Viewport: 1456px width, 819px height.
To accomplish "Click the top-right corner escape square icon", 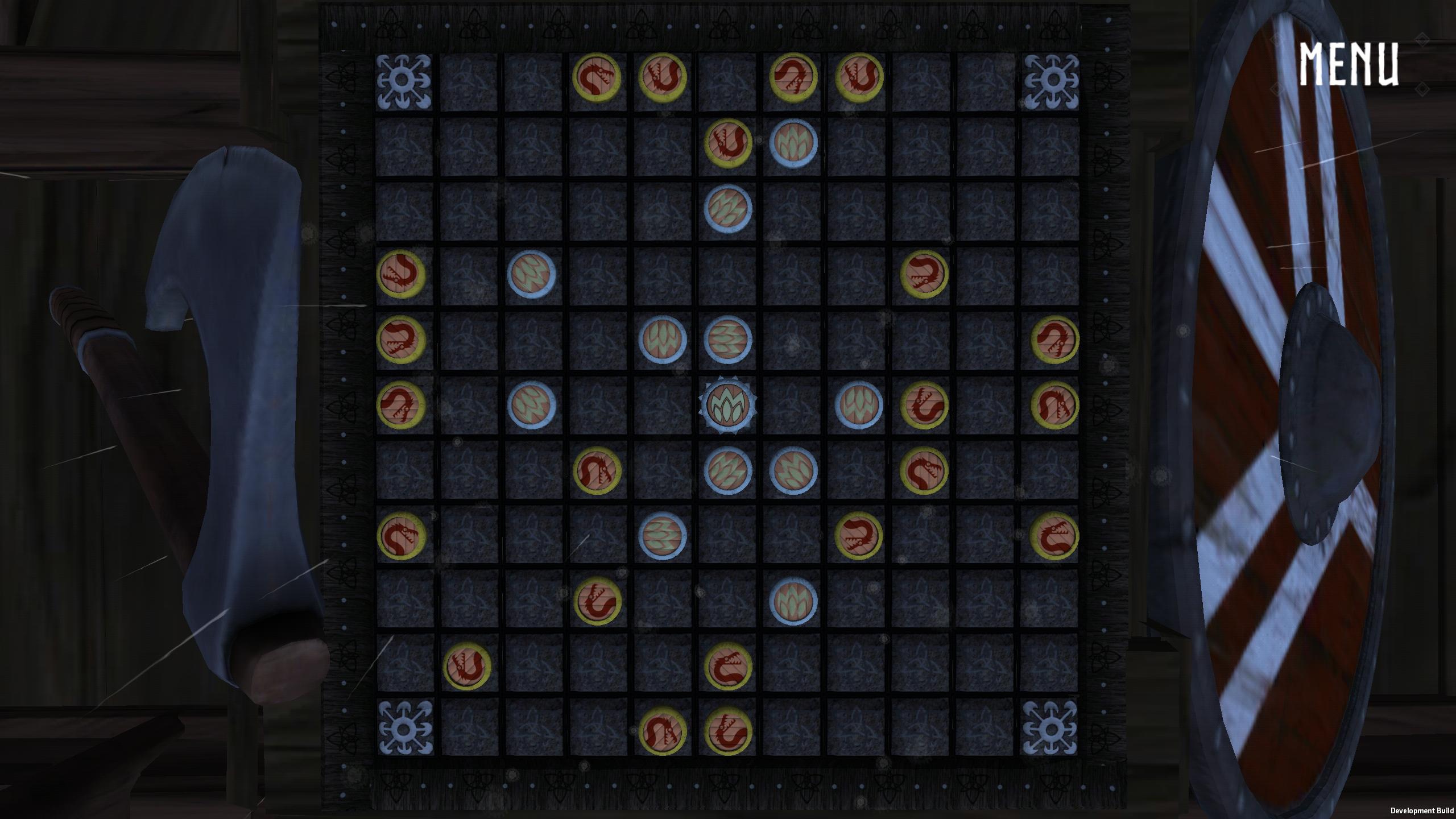I will coord(1054,80).
